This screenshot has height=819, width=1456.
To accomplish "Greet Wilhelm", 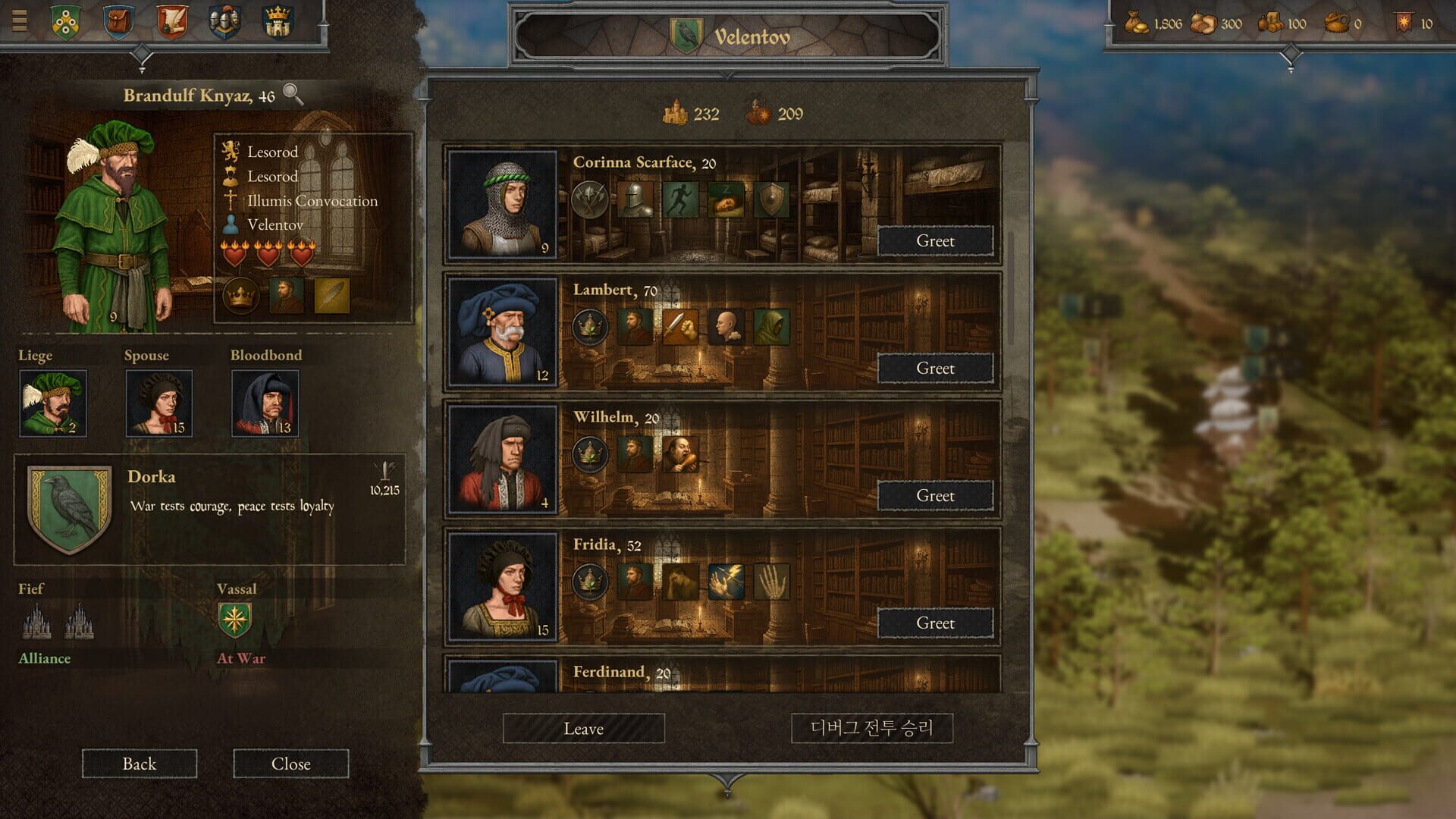I will (x=935, y=496).
